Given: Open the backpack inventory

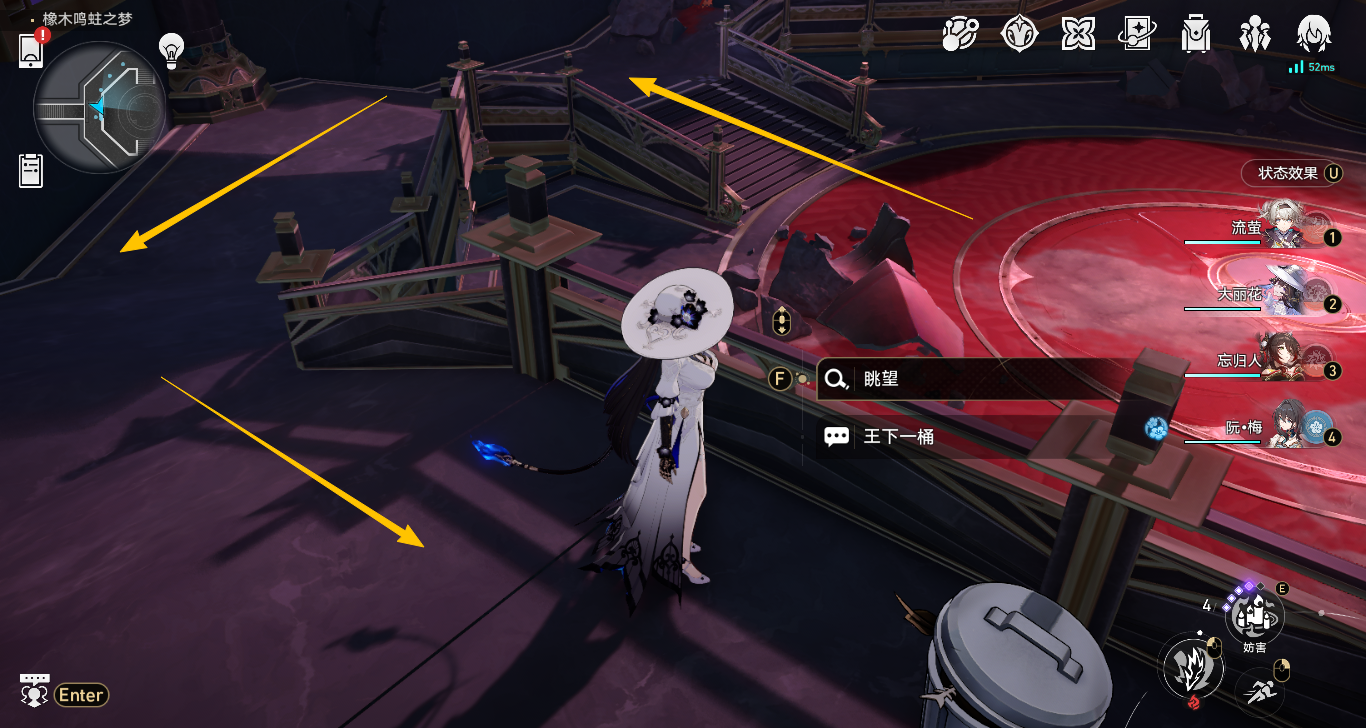Looking at the screenshot, I should point(1194,35).
